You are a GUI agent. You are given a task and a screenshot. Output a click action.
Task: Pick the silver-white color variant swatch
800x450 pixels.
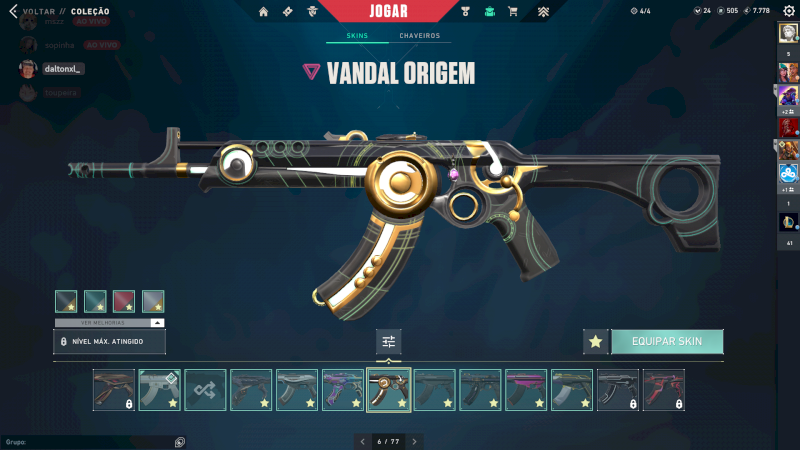pos(153,301)
